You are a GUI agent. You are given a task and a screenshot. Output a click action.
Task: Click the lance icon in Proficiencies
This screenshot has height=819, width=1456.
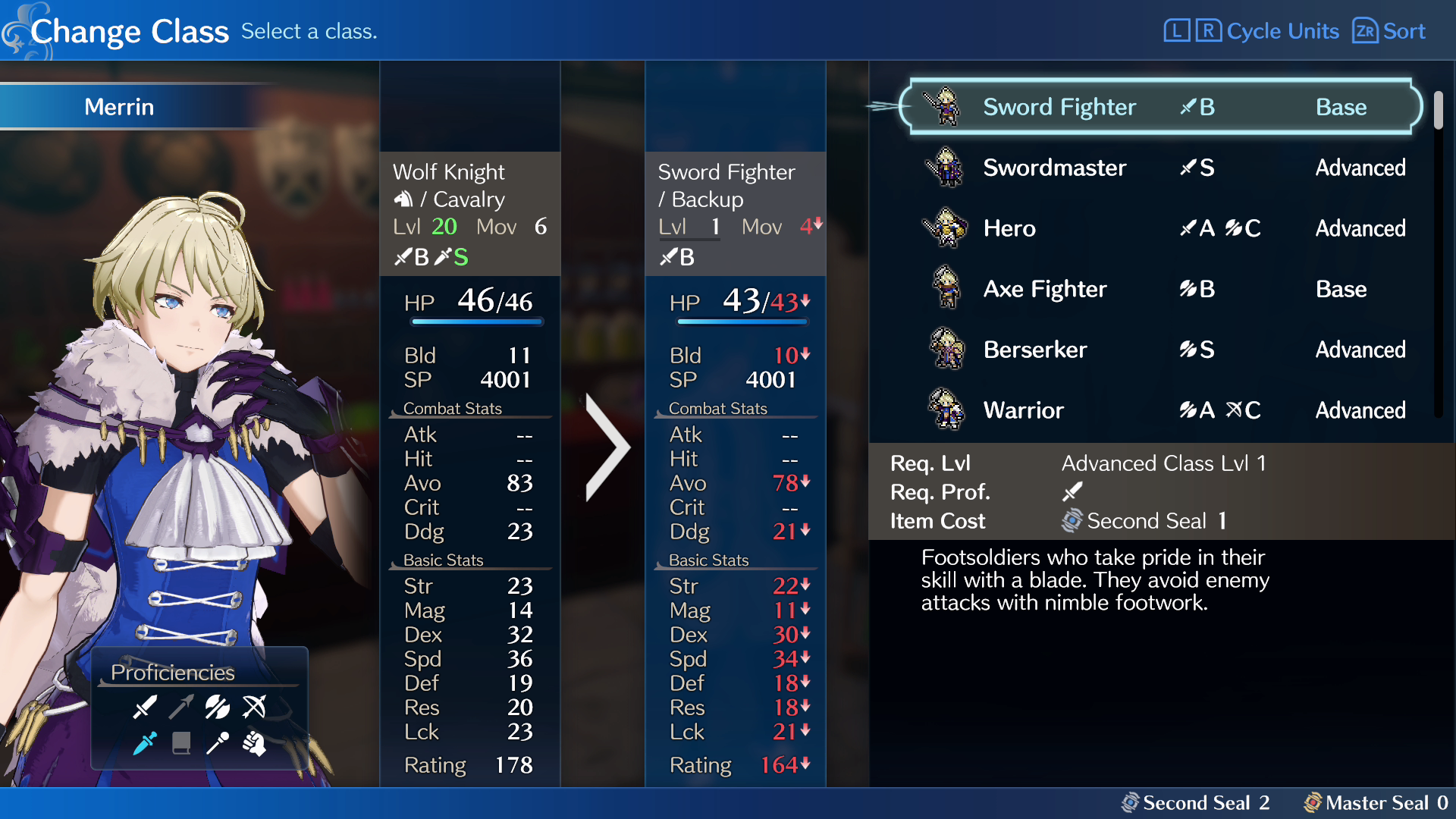[181, 708]
